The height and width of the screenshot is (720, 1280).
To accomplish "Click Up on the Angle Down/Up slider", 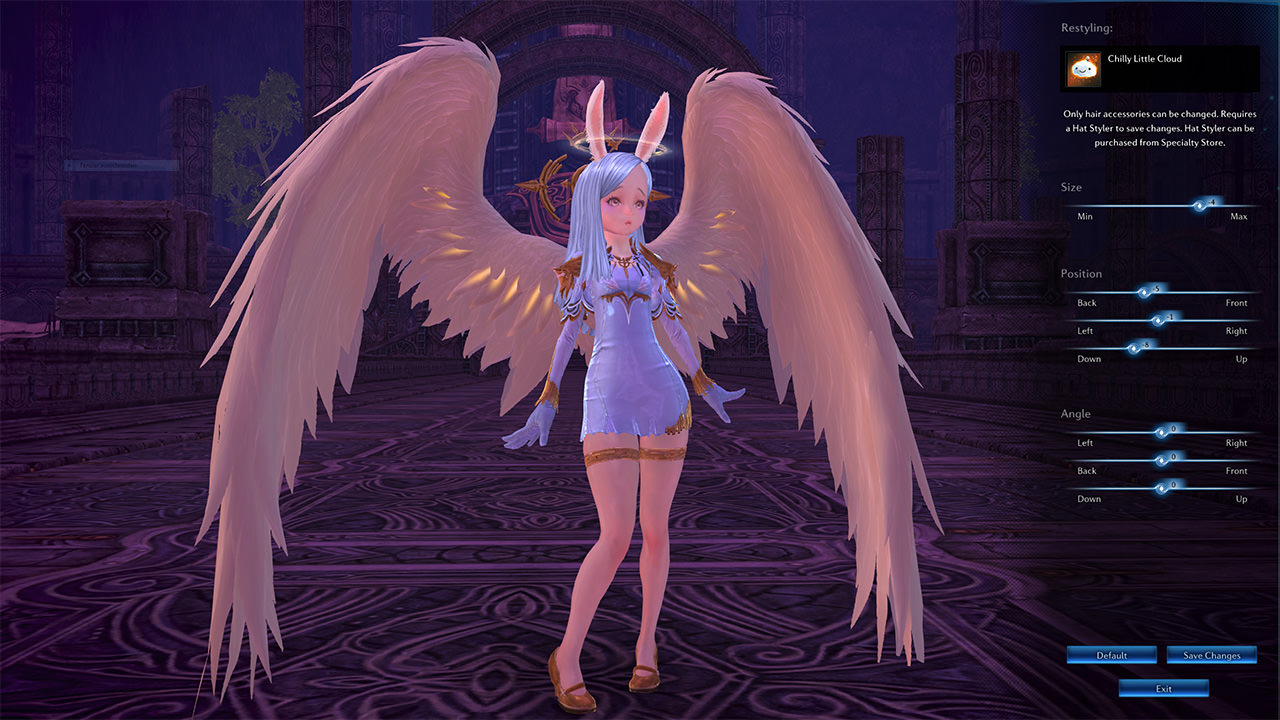I will 1240,499.
